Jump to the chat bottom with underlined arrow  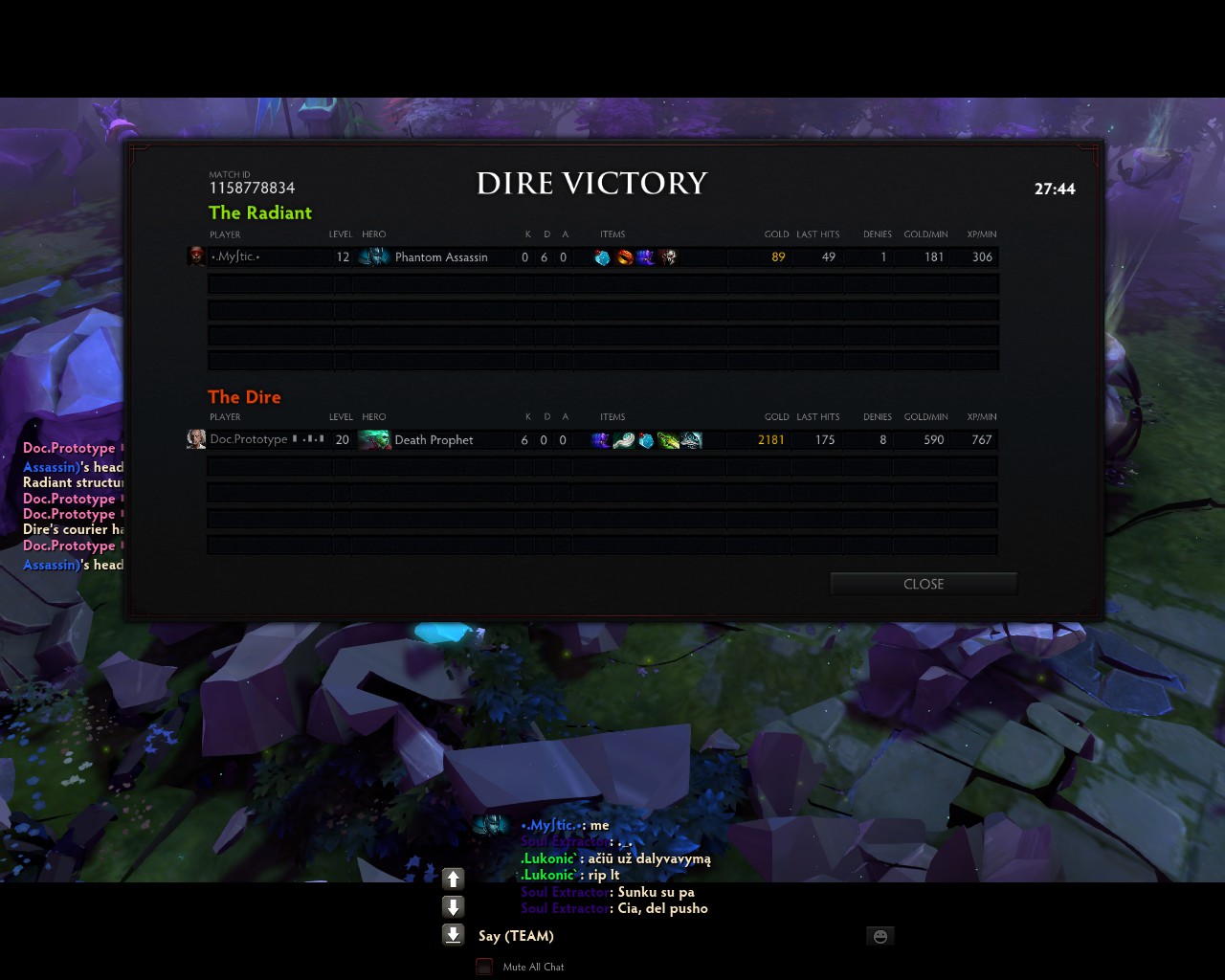click(x=454, y=935)
